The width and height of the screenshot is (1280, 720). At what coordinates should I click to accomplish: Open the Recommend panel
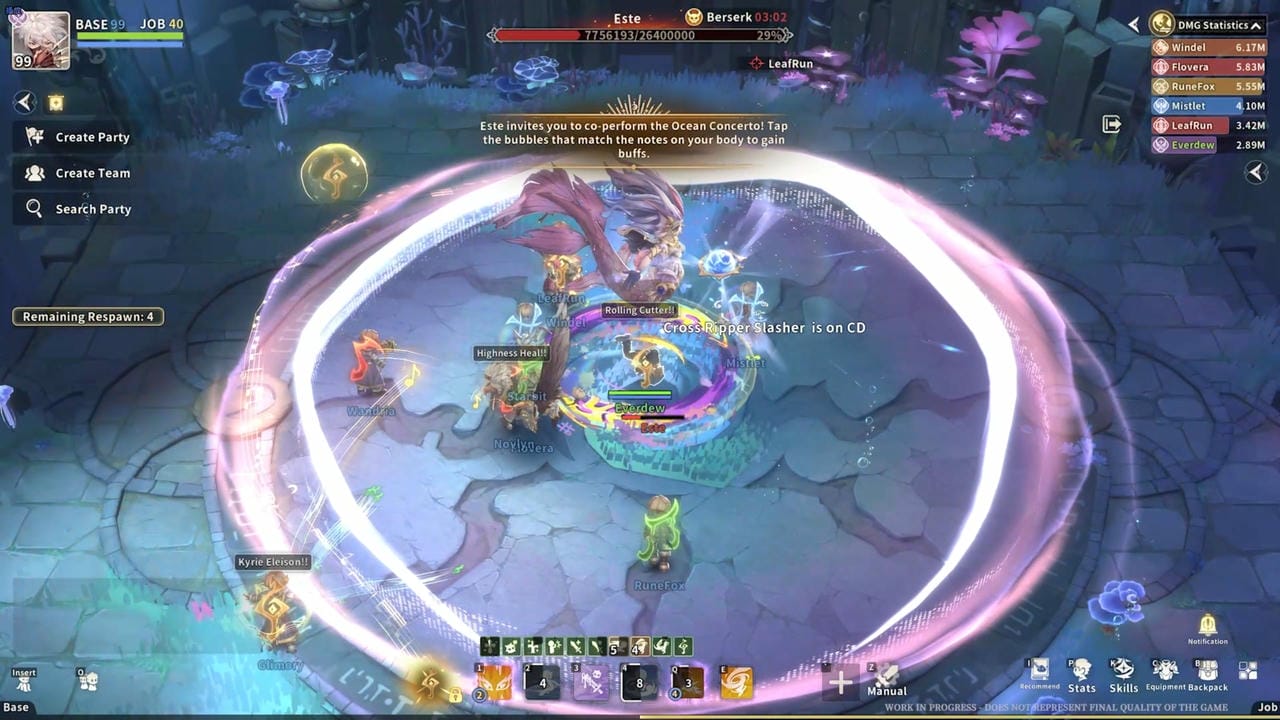(x=1040, y=672)
